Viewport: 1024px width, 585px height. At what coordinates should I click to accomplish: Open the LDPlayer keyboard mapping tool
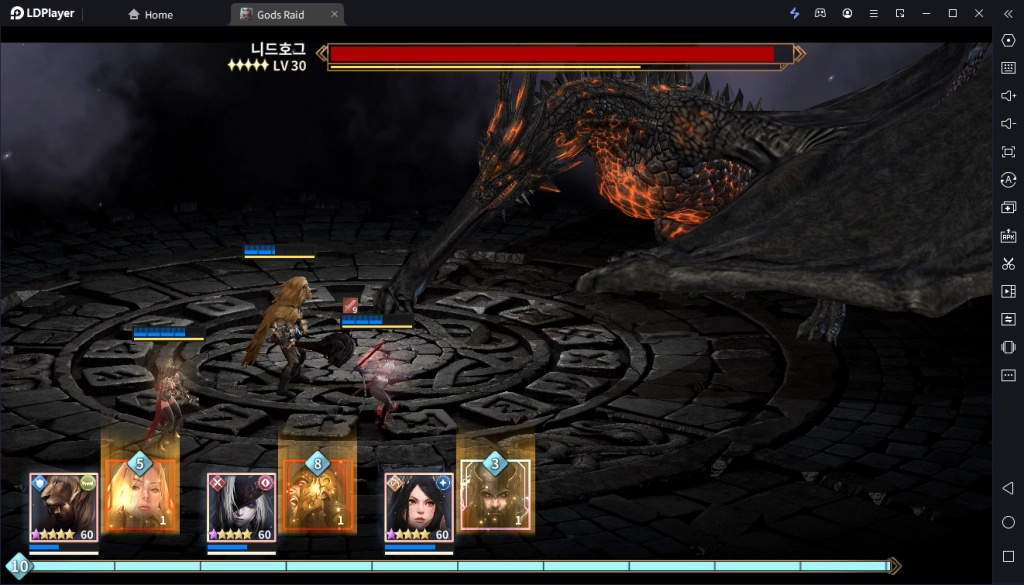(1008, 68)
